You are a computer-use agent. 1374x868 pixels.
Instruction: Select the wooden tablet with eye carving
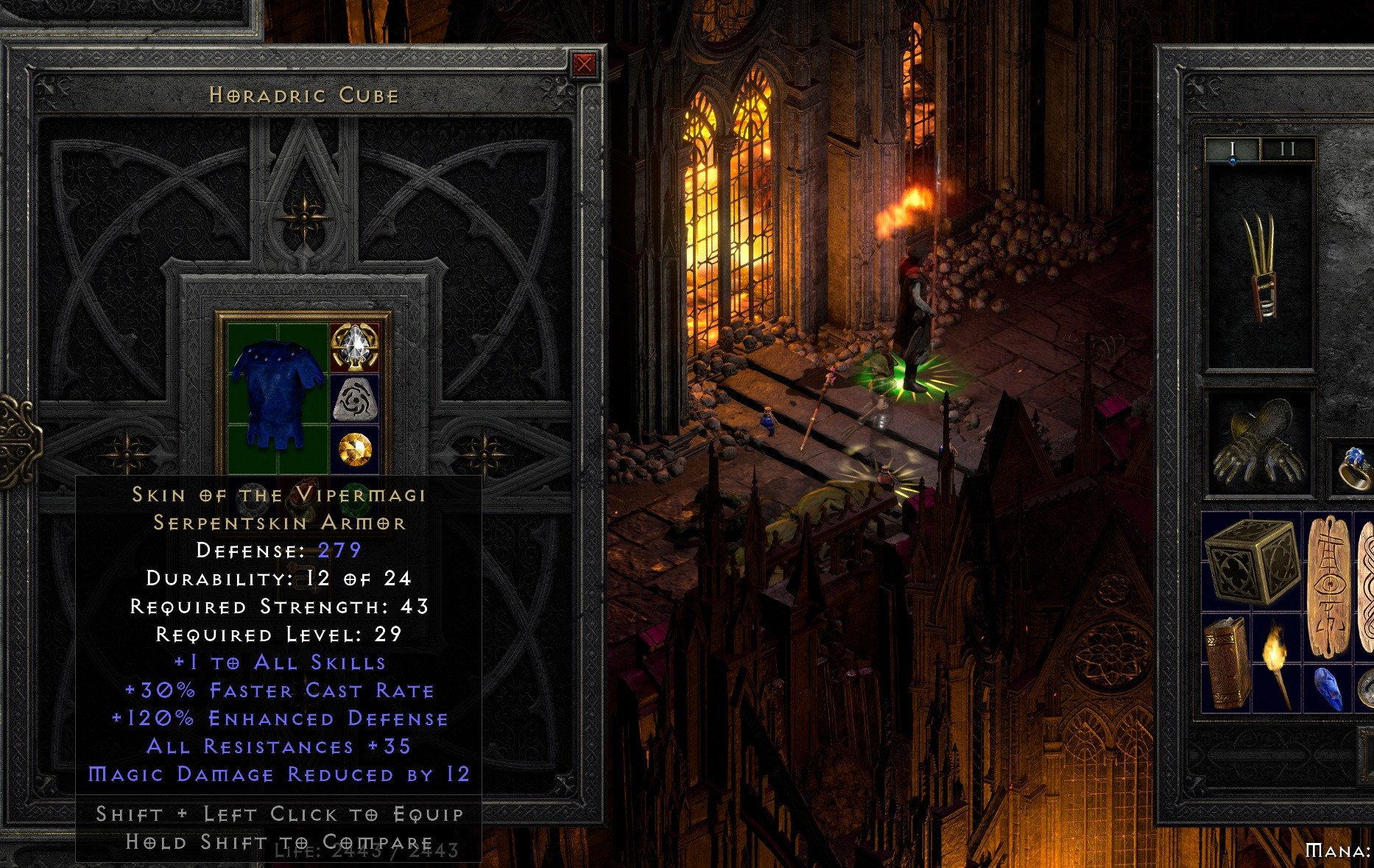(x=1329, y=585)
